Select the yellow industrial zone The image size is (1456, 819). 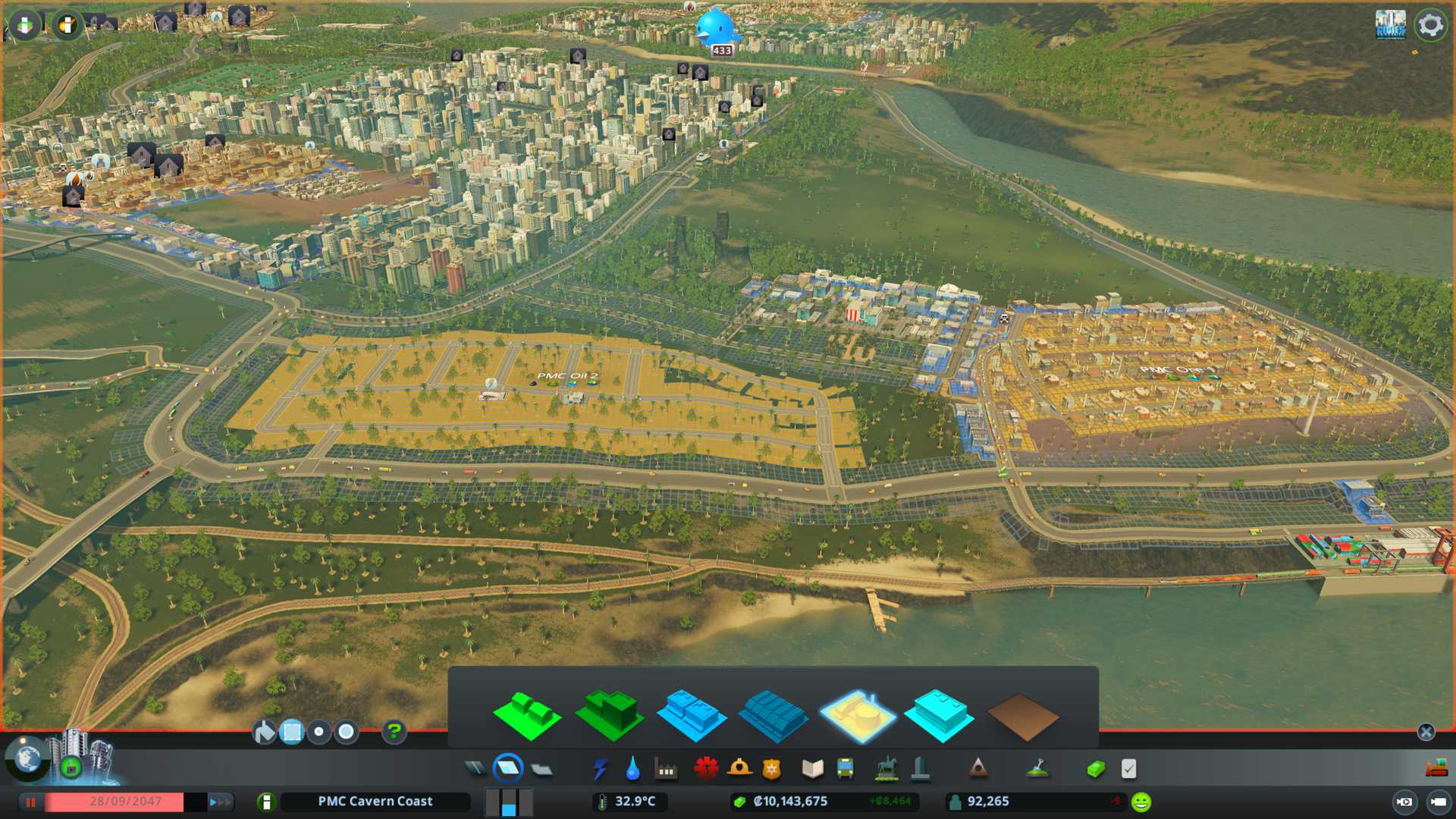858,715
